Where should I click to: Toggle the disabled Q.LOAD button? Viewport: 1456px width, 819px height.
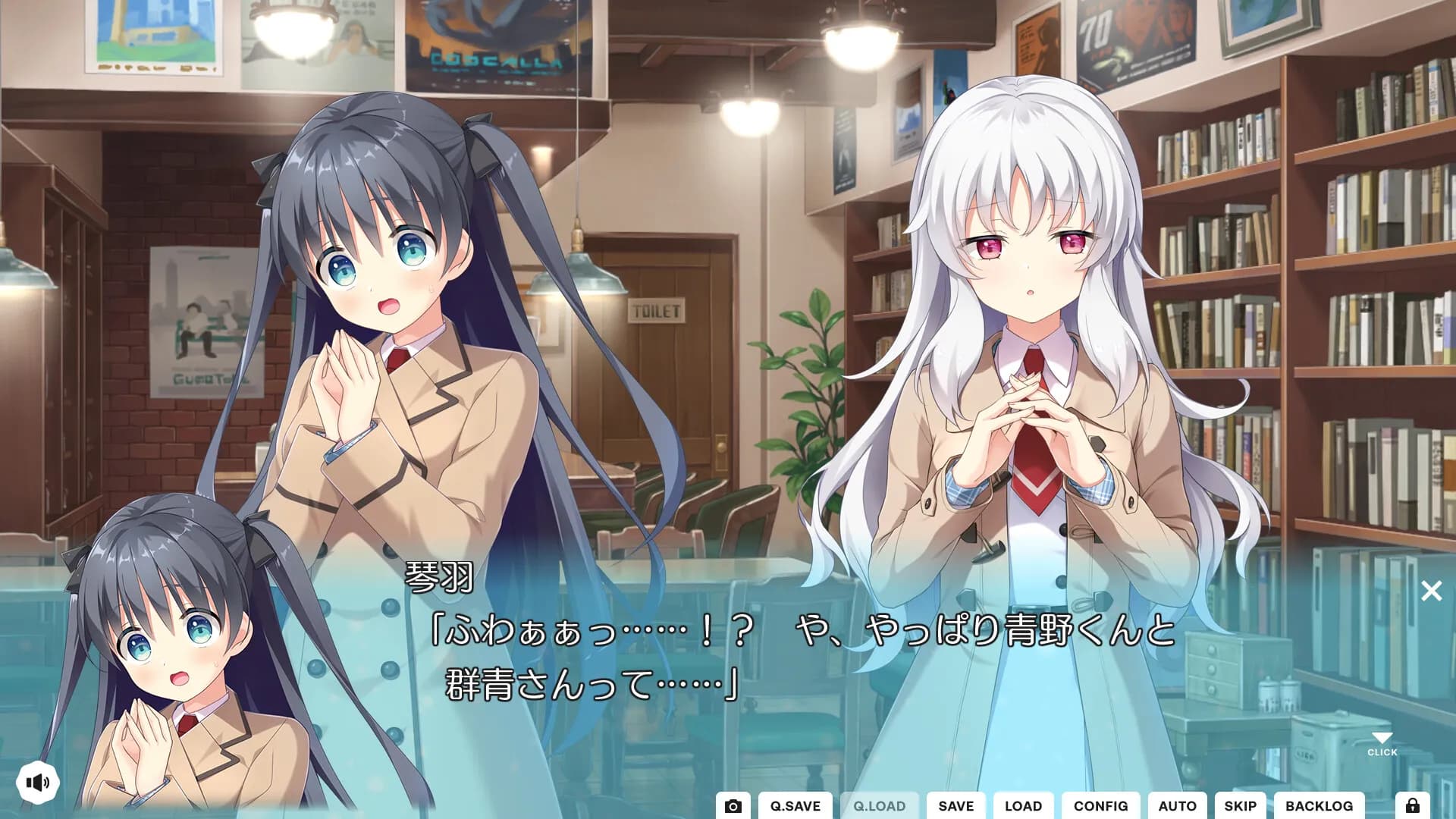coord(880,806)
